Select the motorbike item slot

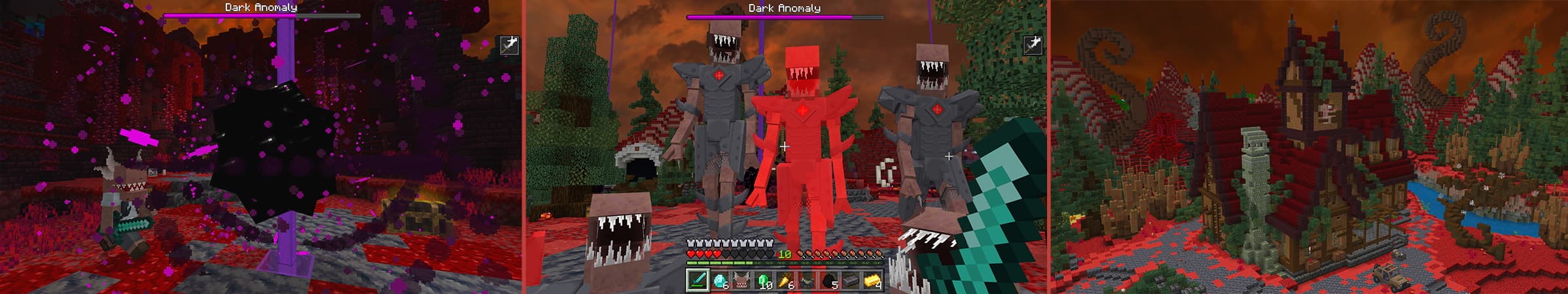pyautogui.click(x=807, y=280)
